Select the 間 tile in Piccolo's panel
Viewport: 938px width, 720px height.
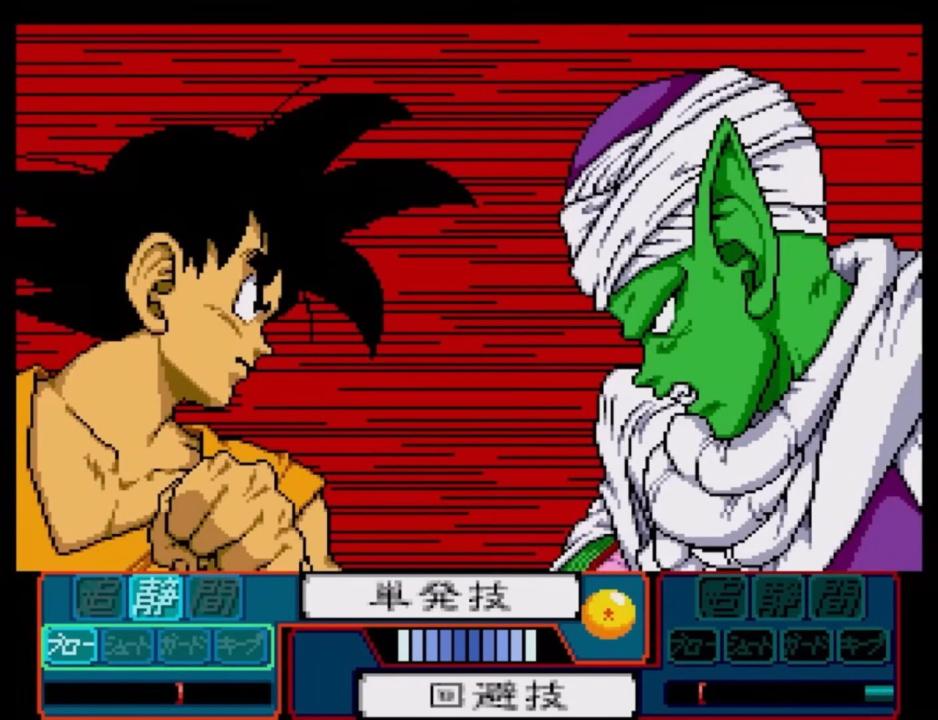pyautogui.click(x=837, y=598)
